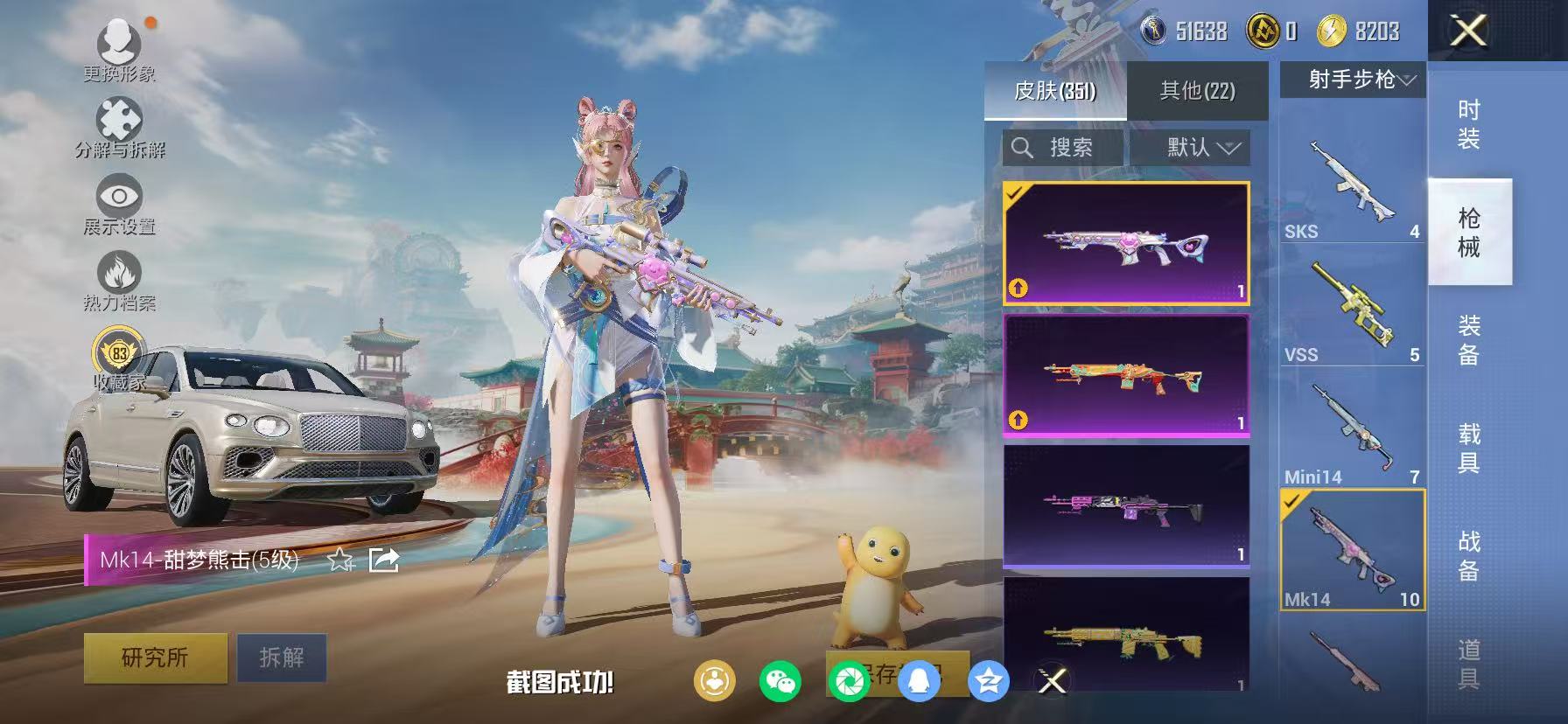Screen dimensions: 1568x724
Task: Open the 默认 sort order dropdown
Action: click(1193, 147)
